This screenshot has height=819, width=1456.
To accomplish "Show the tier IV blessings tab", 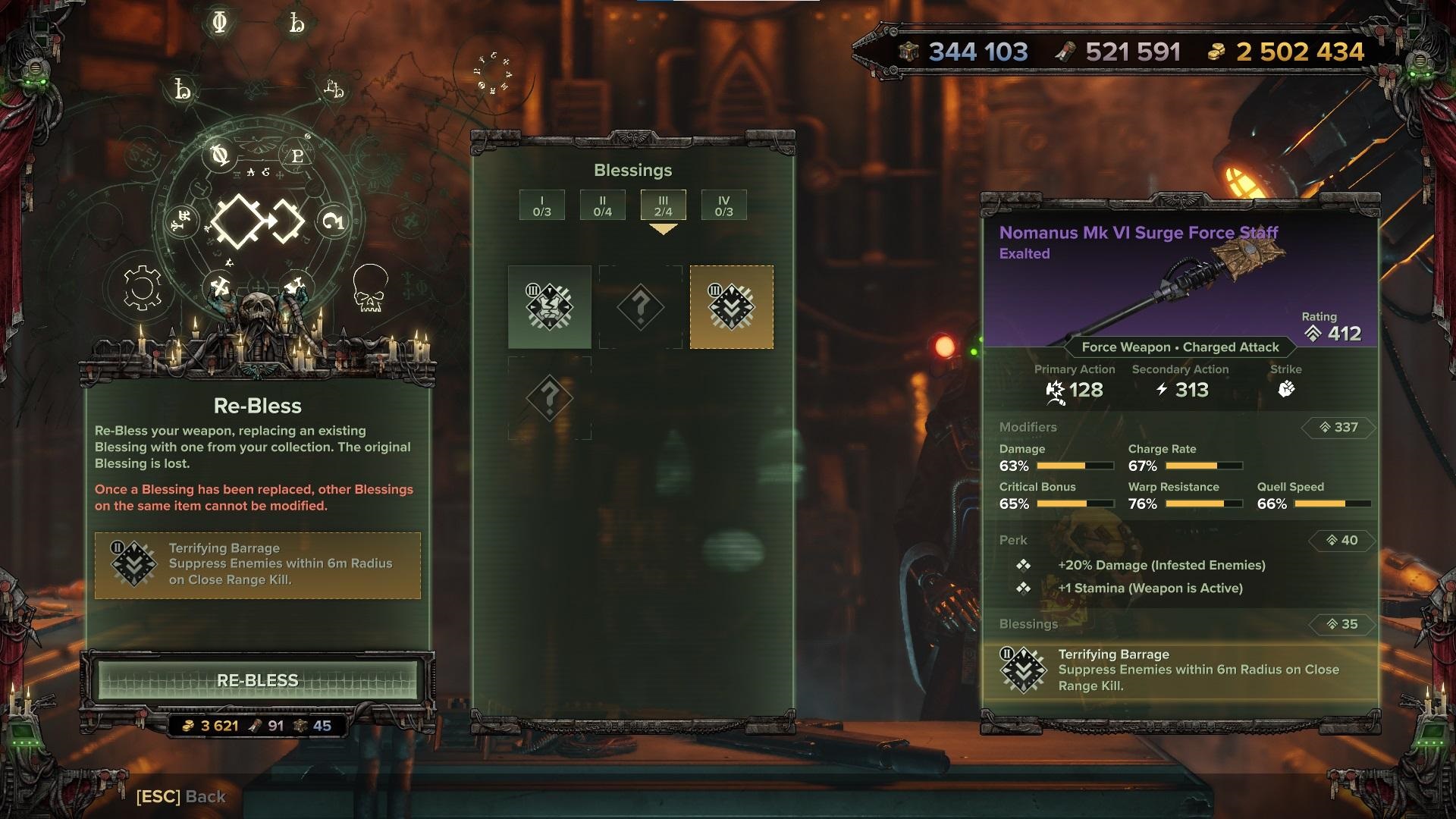I will pyautogui.click(x=723, y=206).
